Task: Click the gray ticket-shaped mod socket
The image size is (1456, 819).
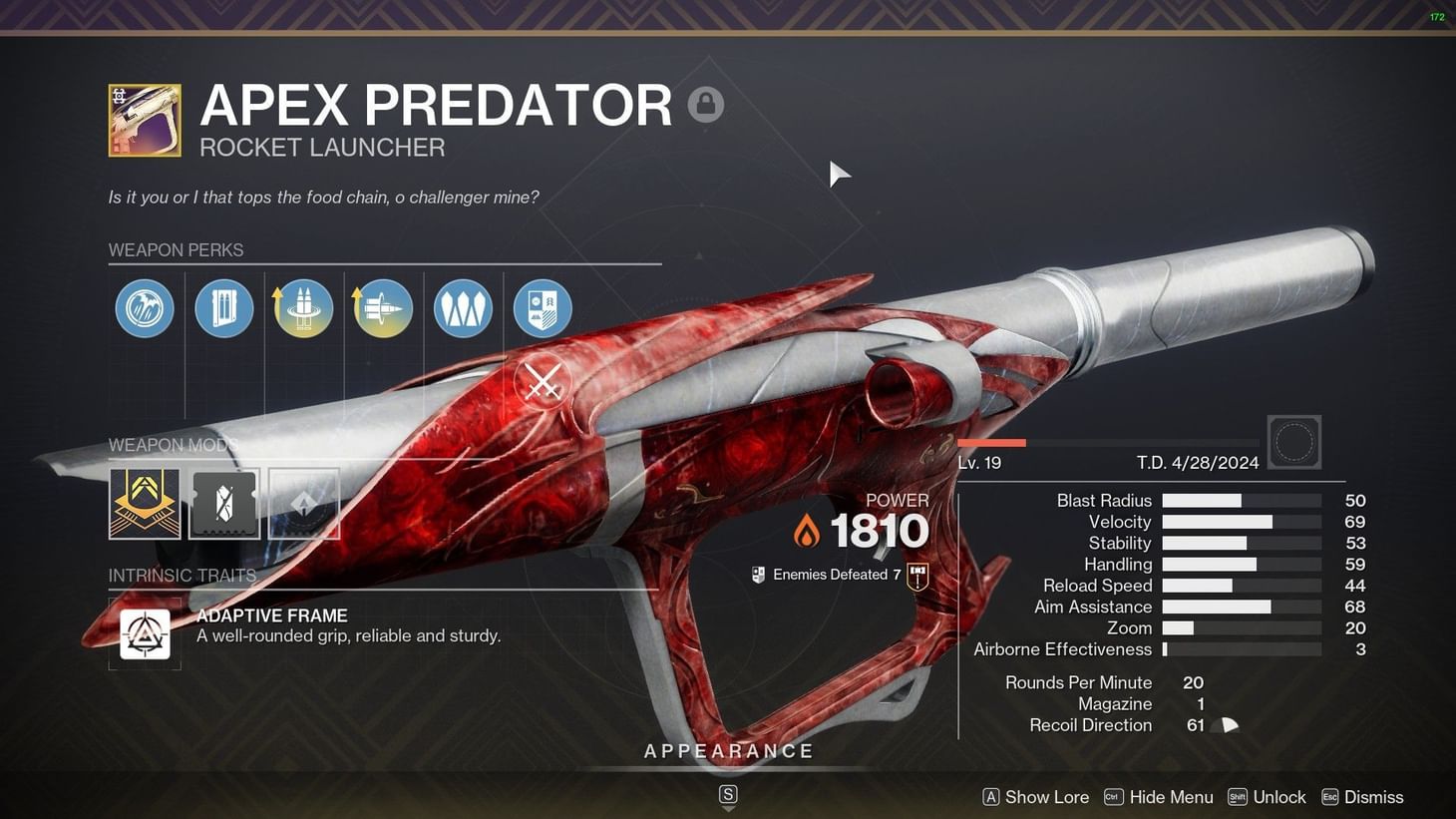Action: (x=223, y=503)
